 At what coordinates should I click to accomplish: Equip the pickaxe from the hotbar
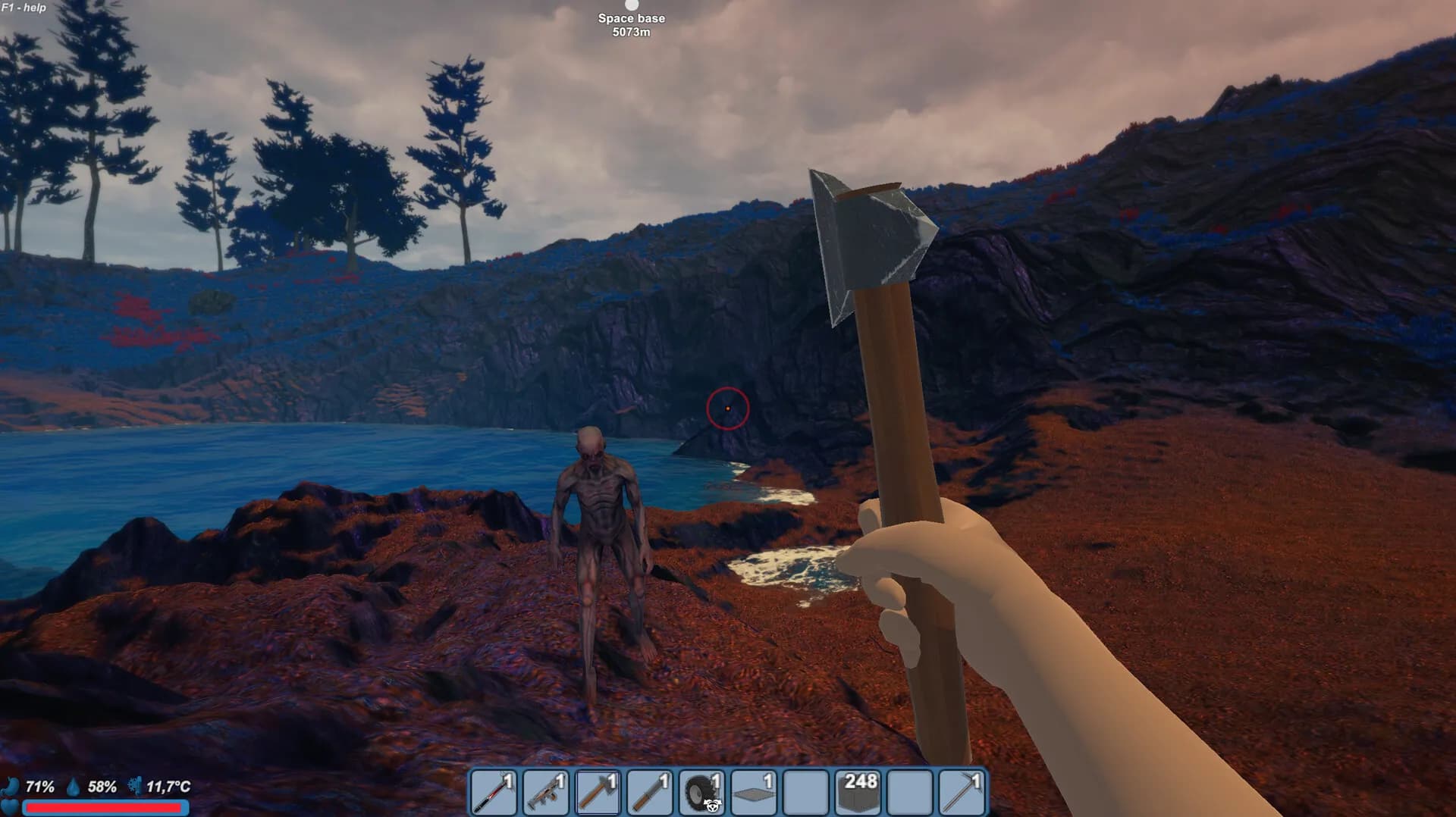962,793
